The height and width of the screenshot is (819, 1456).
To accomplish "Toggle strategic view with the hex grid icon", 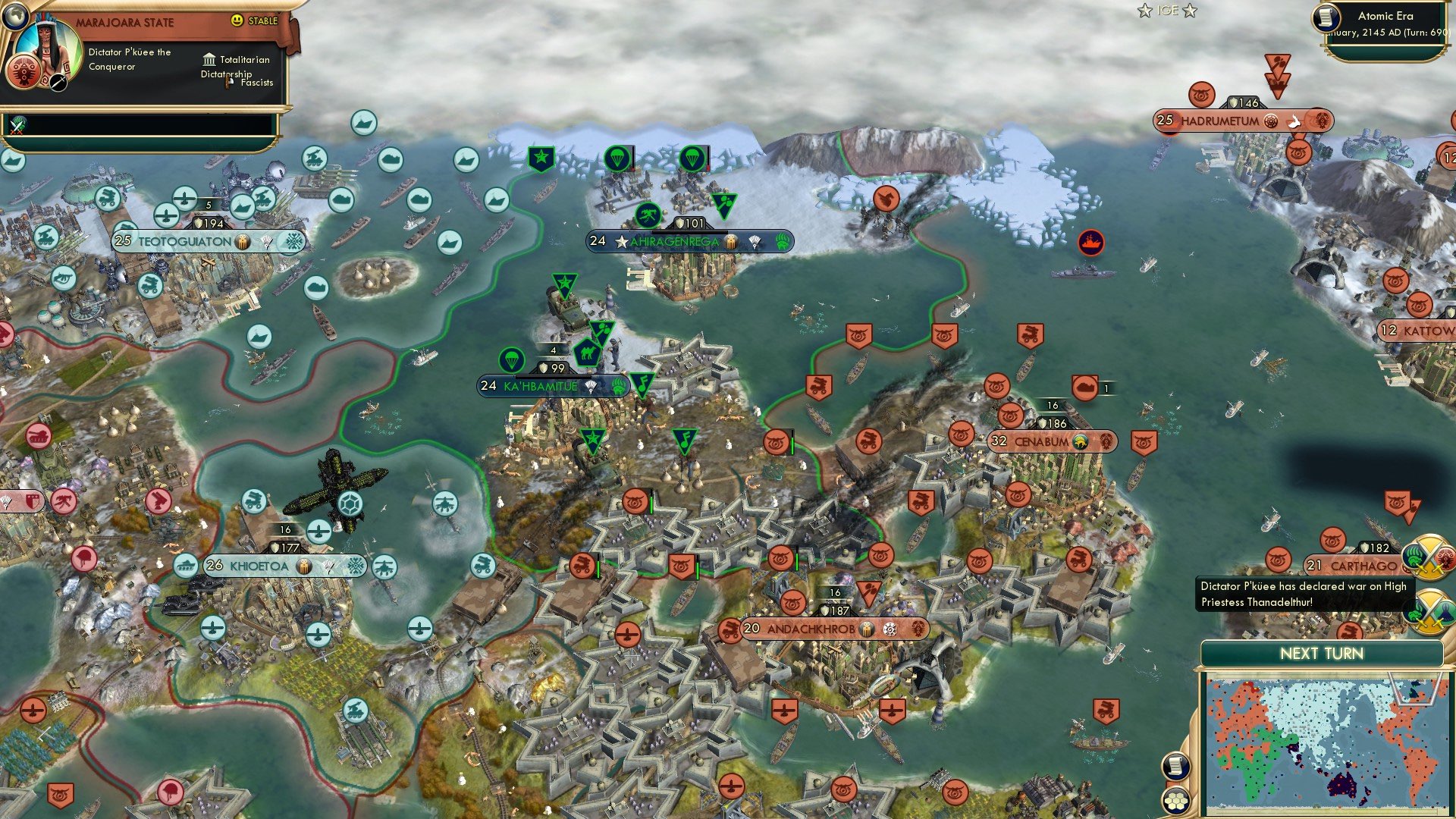I will point(1175,799).
